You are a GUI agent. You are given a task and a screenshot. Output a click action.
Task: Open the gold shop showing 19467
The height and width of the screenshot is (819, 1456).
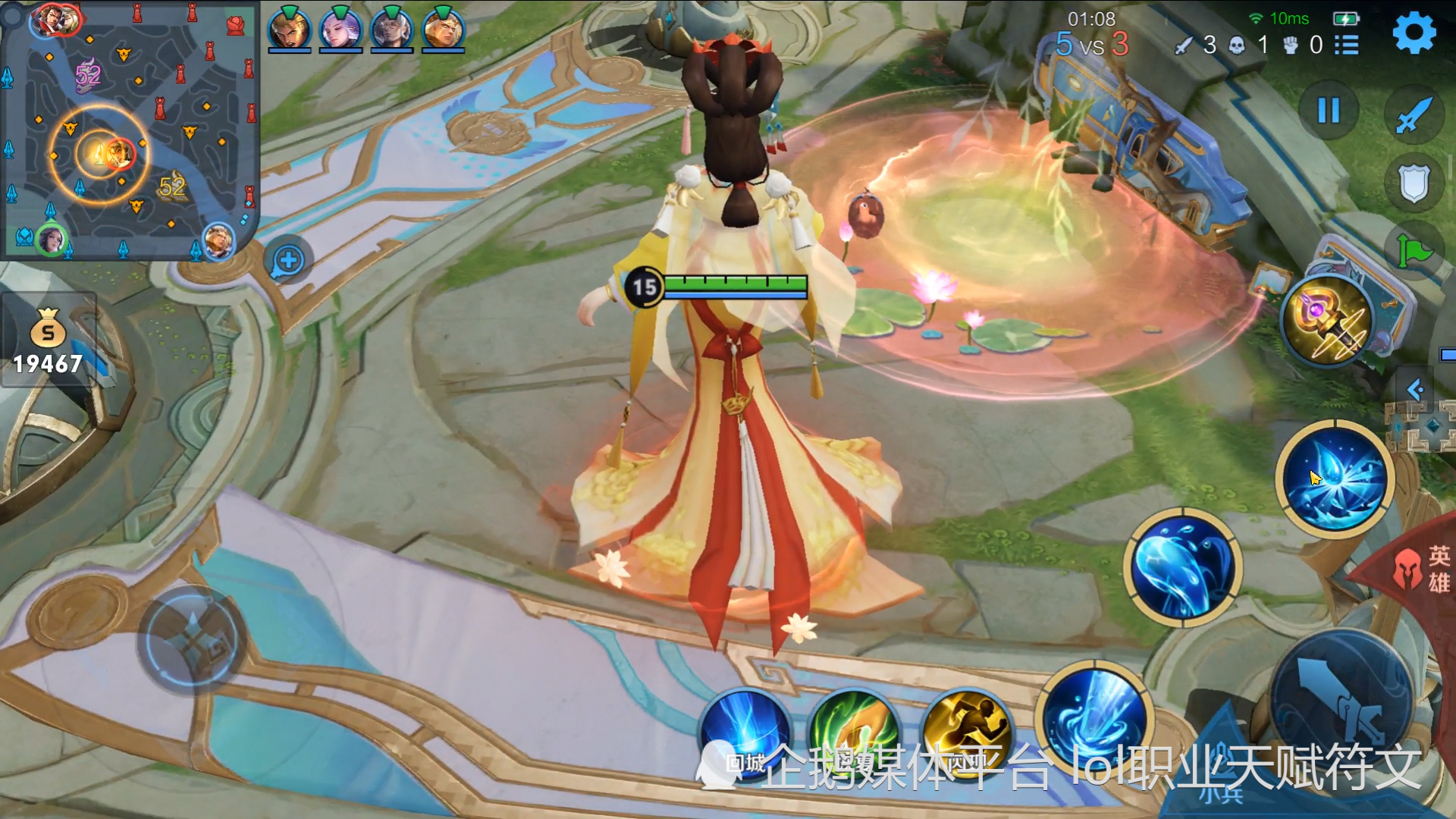(48, 341)
